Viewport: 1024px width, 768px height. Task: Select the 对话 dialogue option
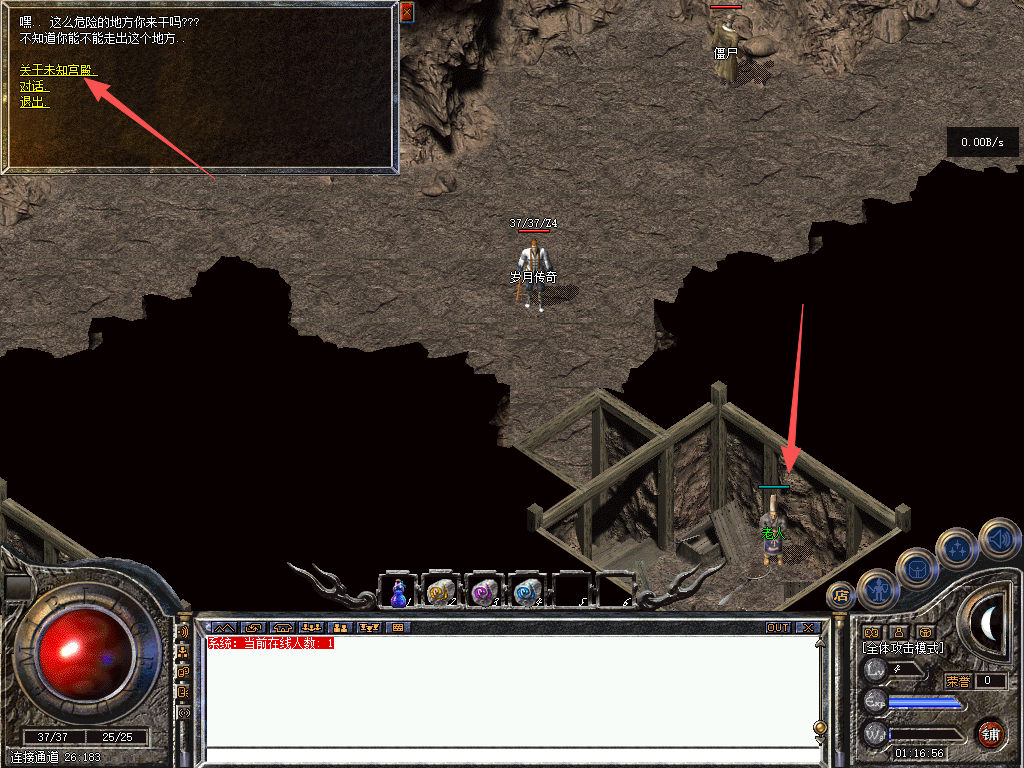[x=34, y=86]
